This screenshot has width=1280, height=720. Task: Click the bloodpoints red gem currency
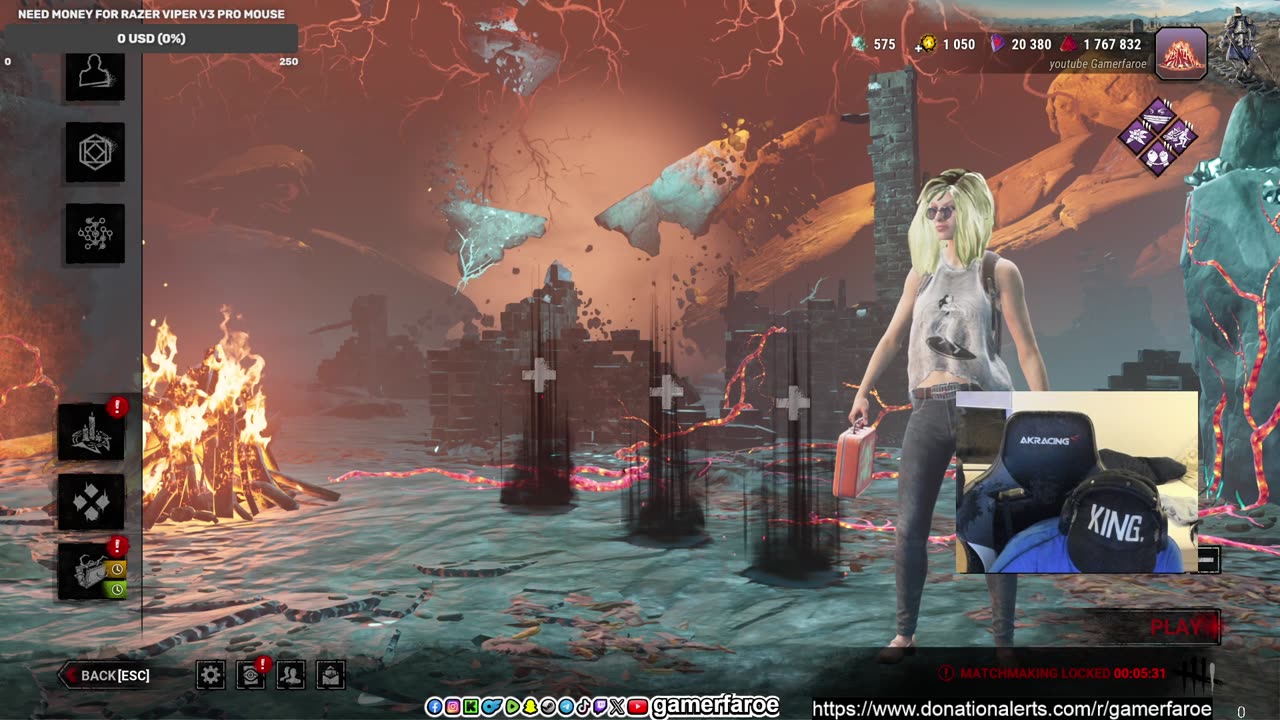(x=1069, y=44)
